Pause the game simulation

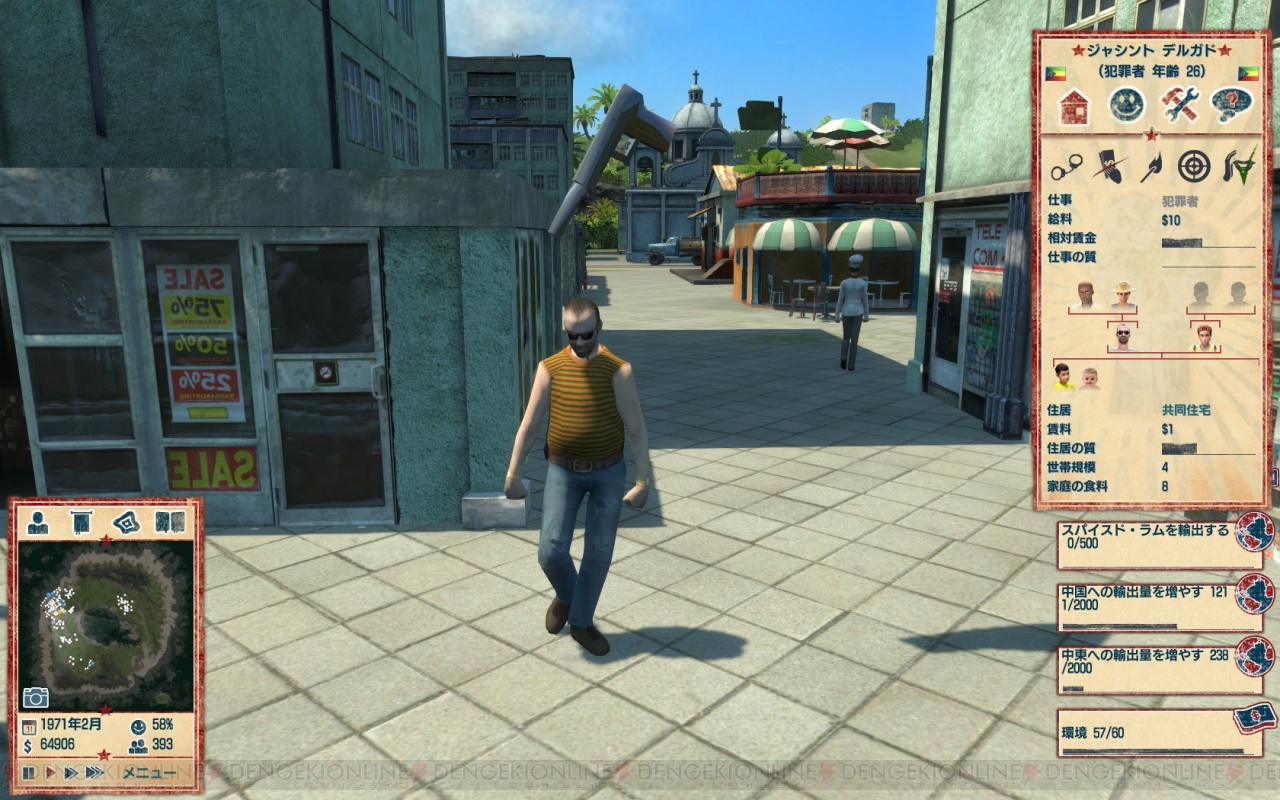pyautogui.click(x=27, y=773)
